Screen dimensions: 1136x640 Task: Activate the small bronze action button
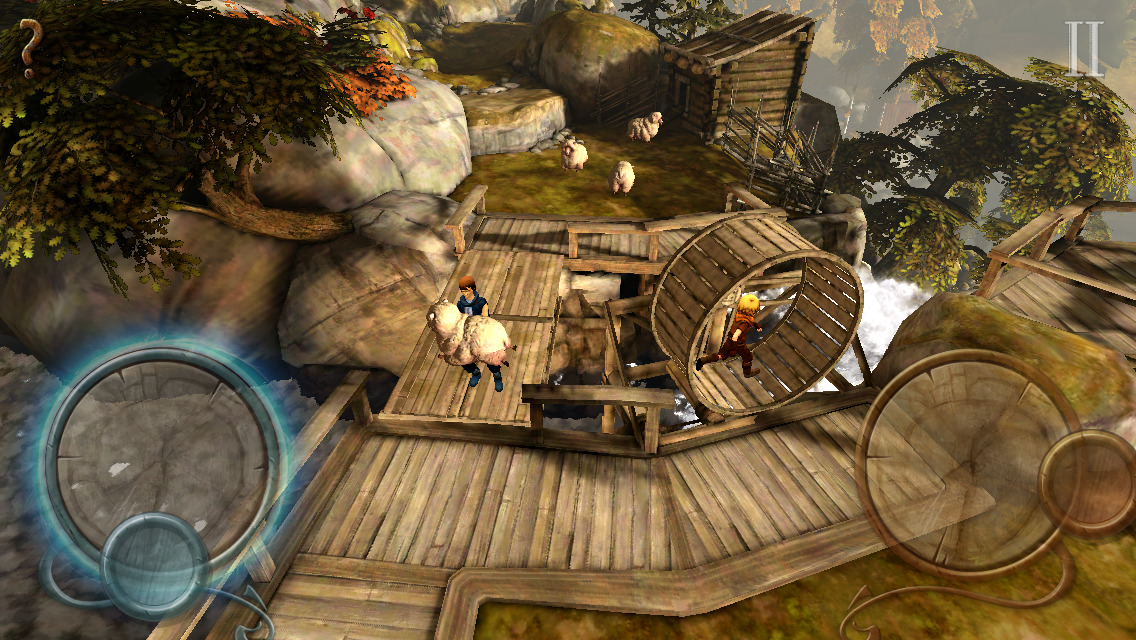pyautogui.click(x=1086, y=483)
